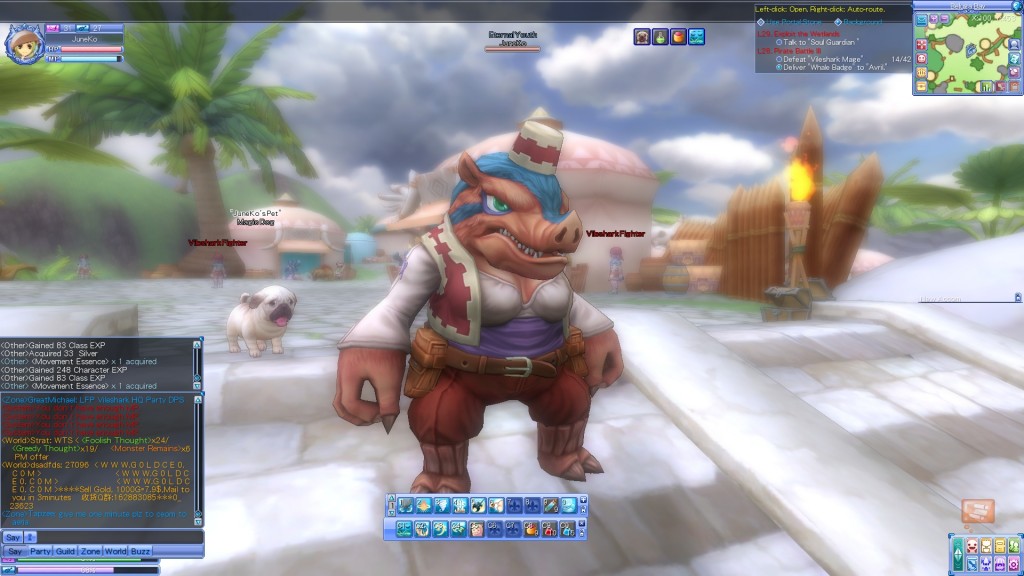Open the Zone chat tab
Image resolution: width=1024 pixels, height=576 pixels.
point(91,551)
